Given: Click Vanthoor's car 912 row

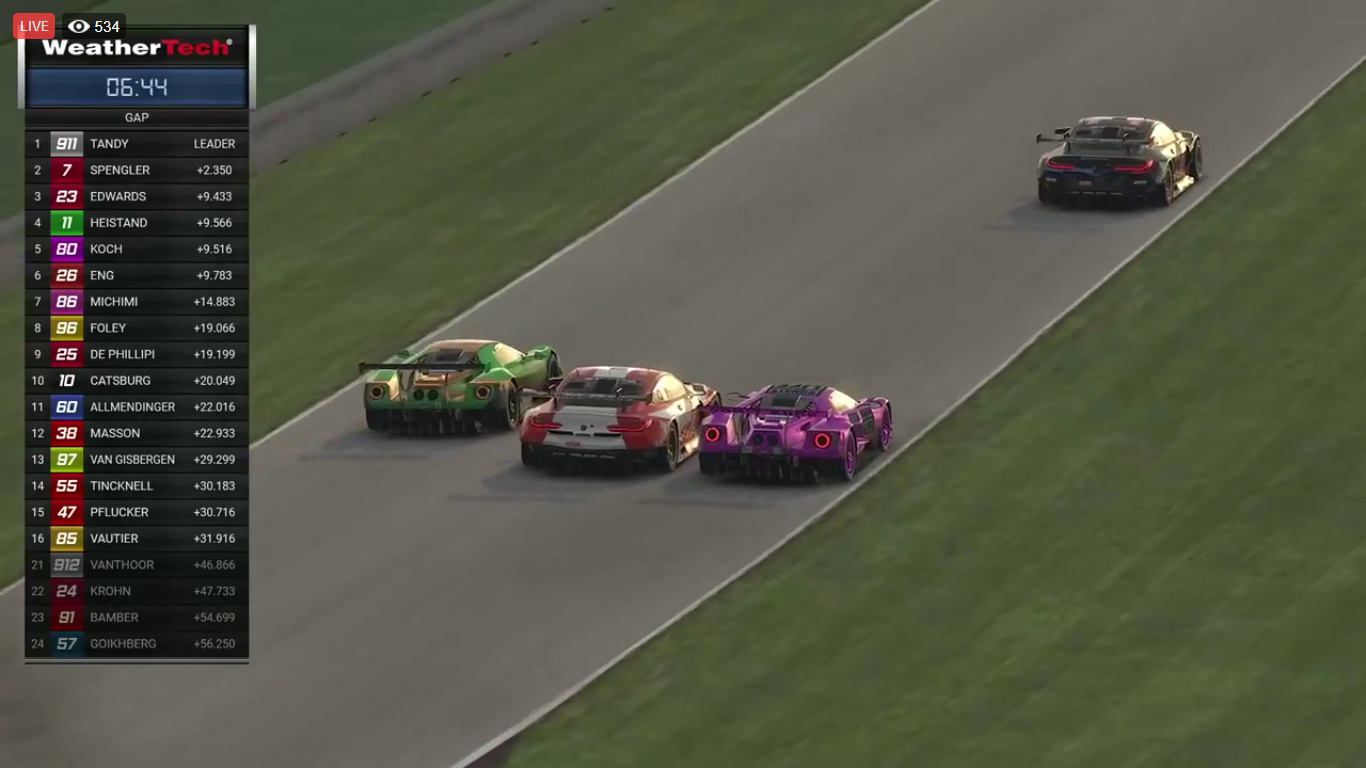Looking at the screenshot, I should point(137,565).
